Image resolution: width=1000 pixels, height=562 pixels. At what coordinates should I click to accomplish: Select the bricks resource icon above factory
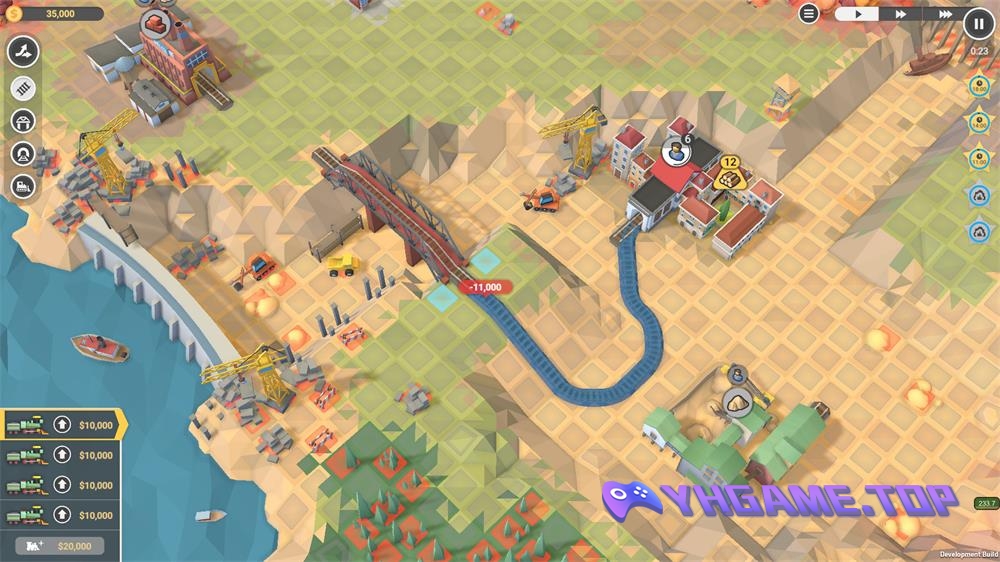click(155, 21)
